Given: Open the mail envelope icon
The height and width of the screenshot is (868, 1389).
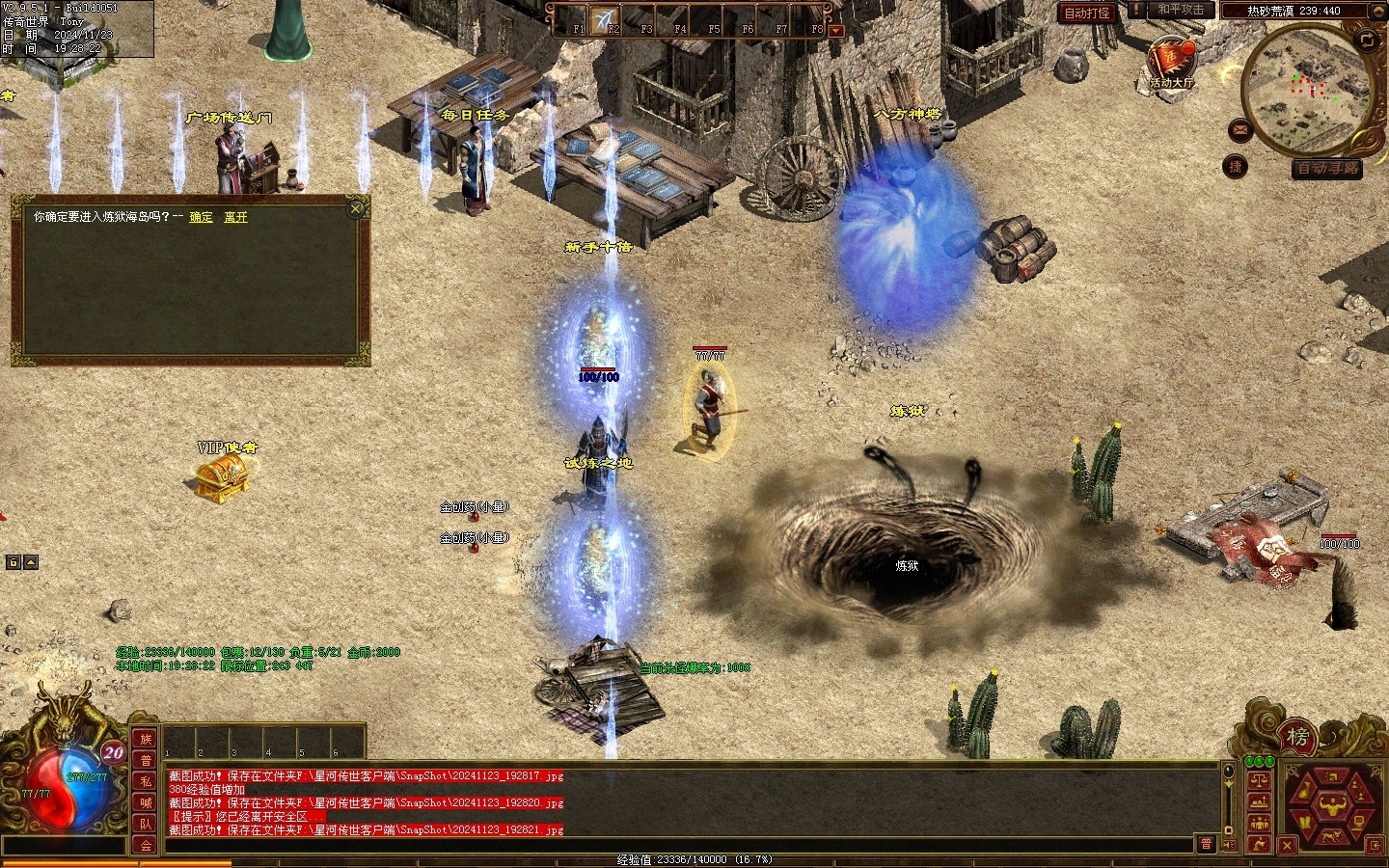Looking at the screenshot, I should coord(1241,129).
